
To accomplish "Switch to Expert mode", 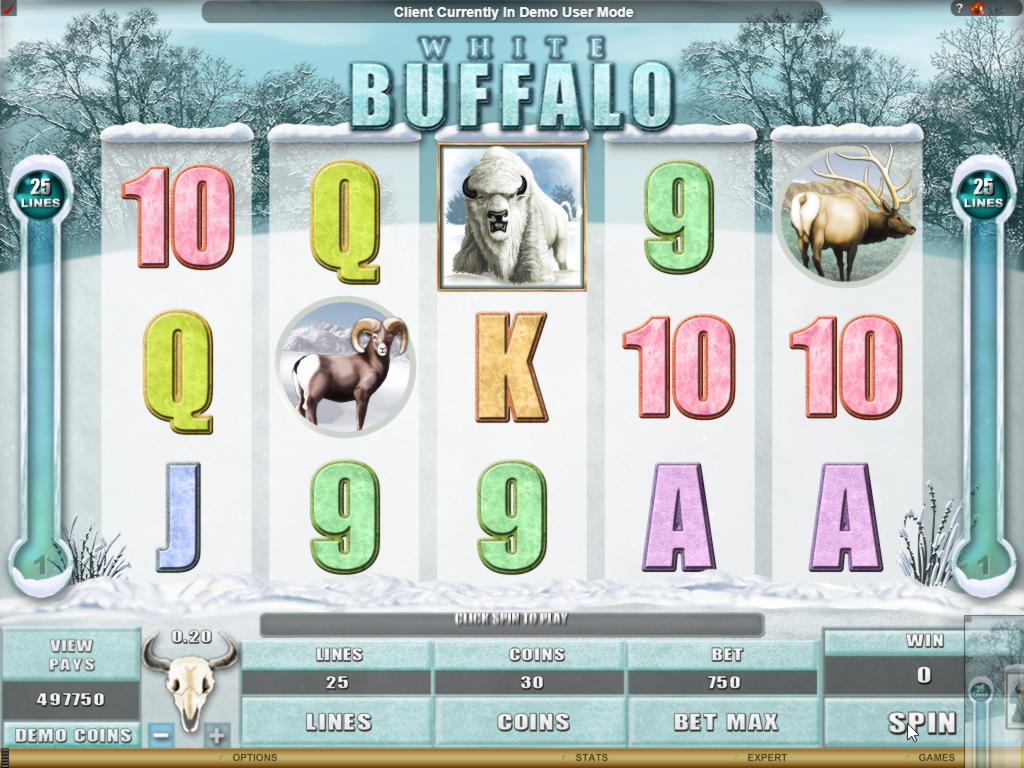I will pyautogui.click(x=767, y=758).
